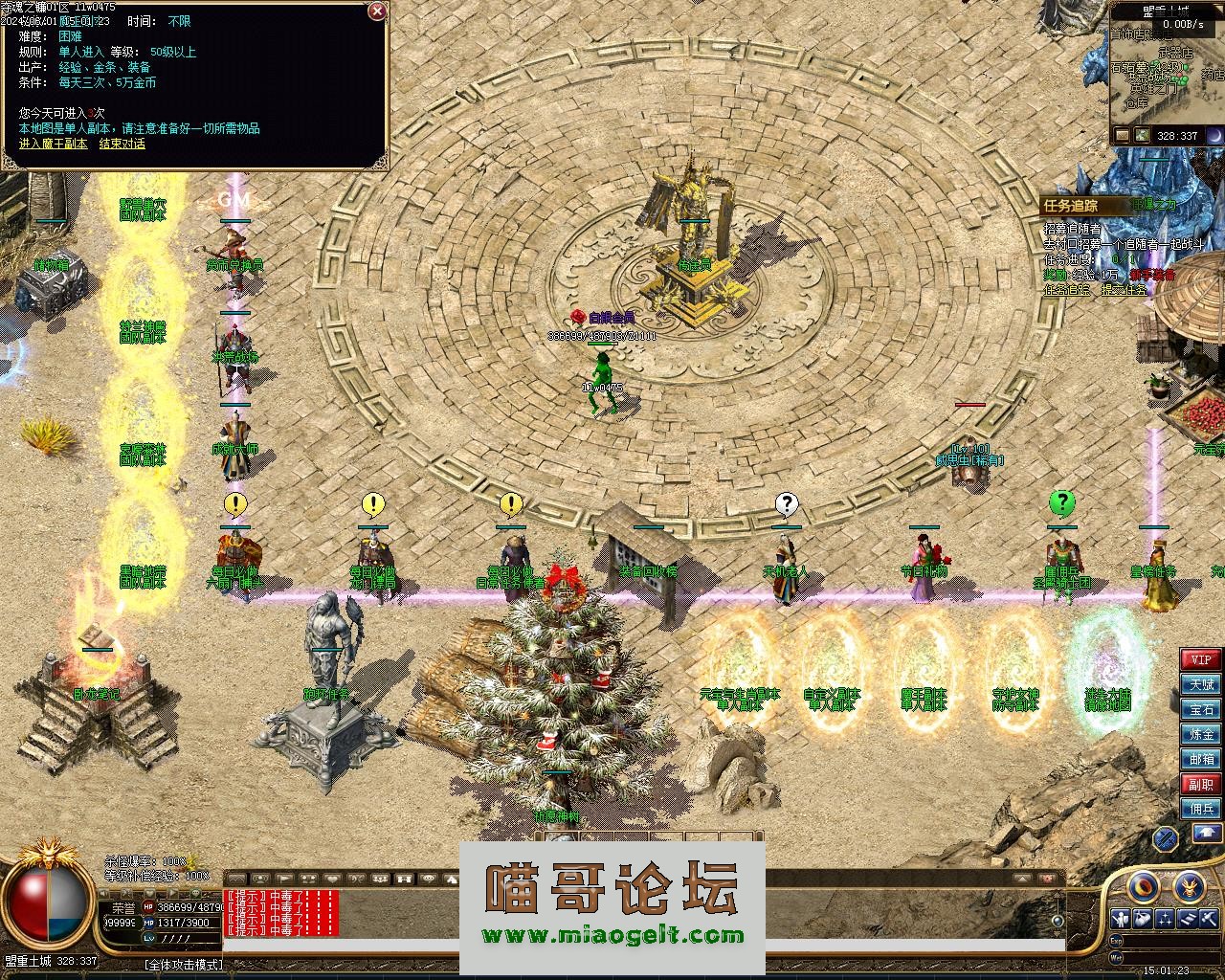Open the 副职 sub-profession menu
1225x980 pixels.
1201,784
